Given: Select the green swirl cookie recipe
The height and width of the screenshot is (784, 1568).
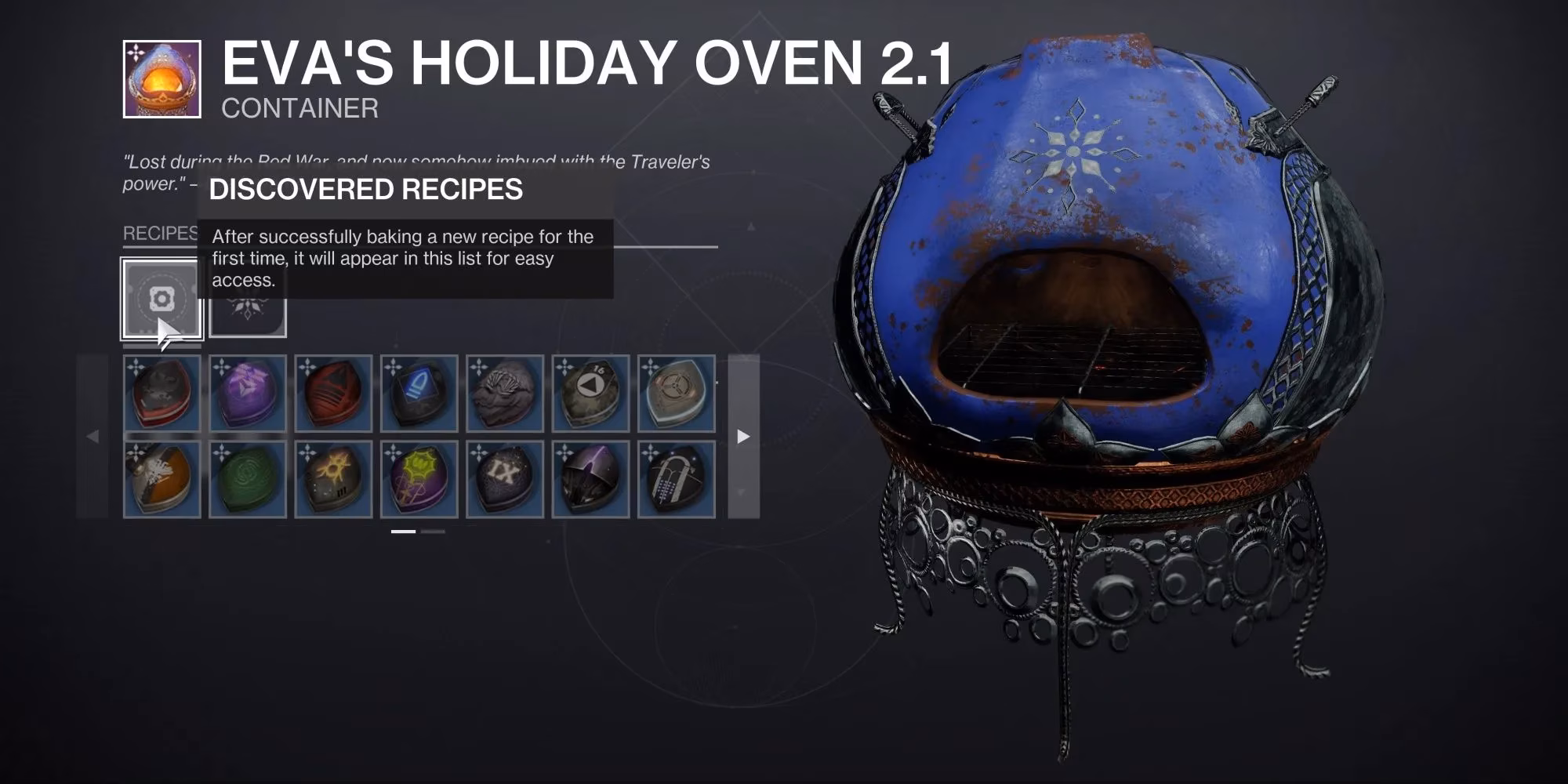Looking at the screenshot, I should tap(248, 479).
